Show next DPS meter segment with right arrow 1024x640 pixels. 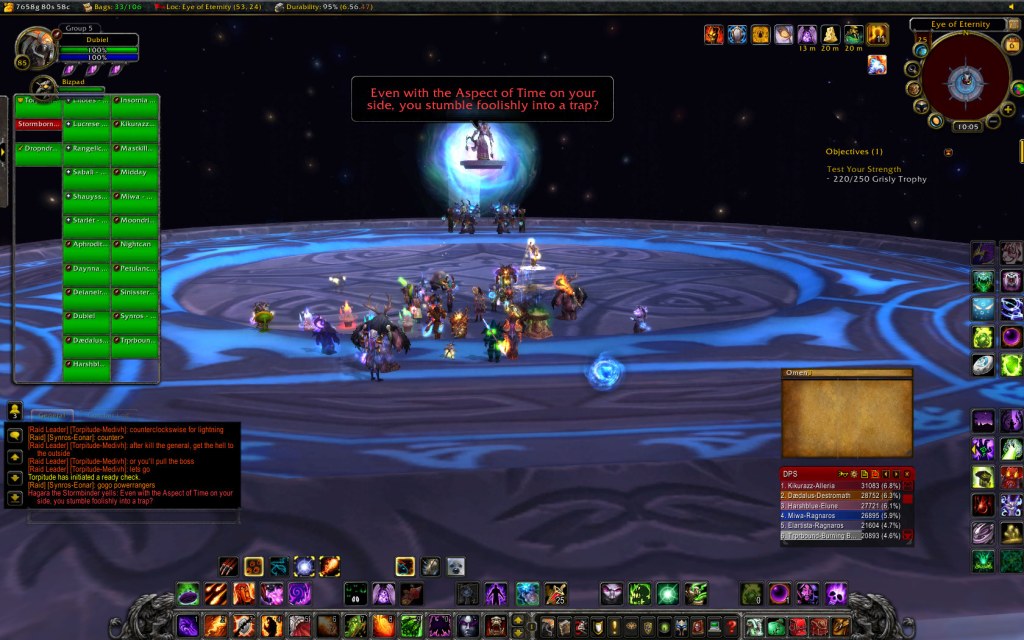(896, 474)
